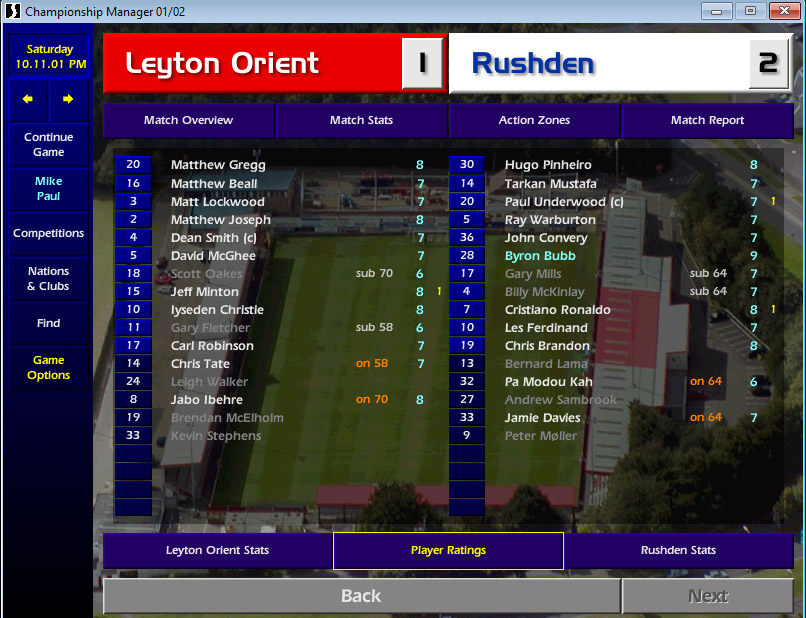Open the Find menu

(49, 323)
